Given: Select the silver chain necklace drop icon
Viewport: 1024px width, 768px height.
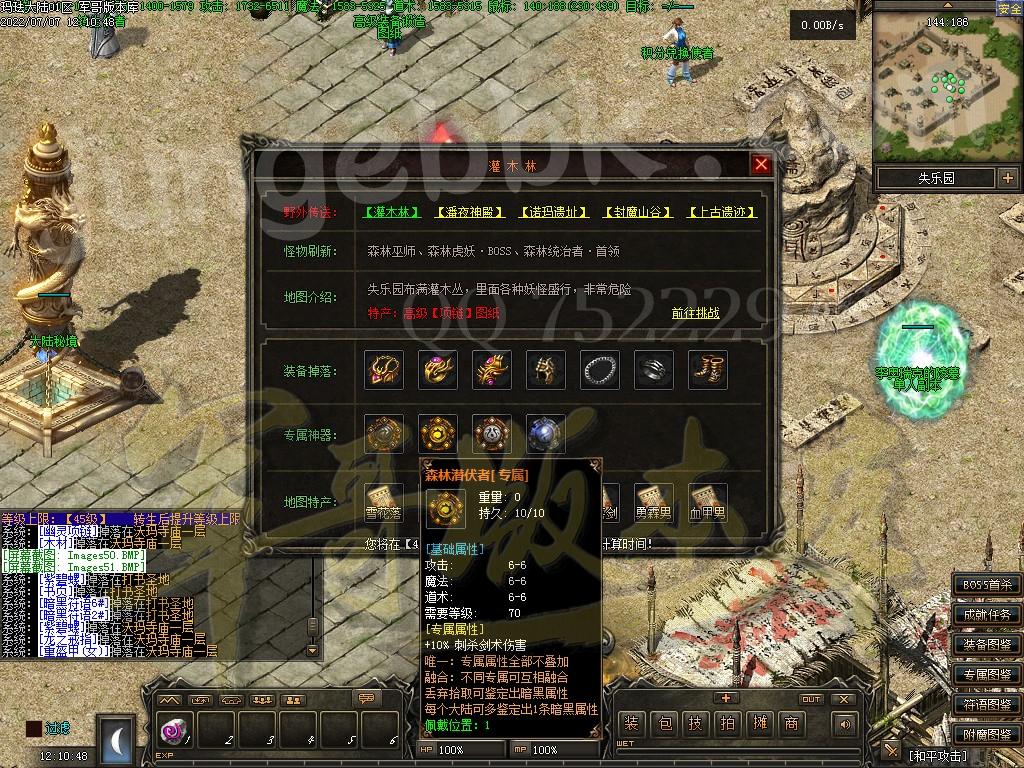Looking at the screenshot, I should point(600,370).
